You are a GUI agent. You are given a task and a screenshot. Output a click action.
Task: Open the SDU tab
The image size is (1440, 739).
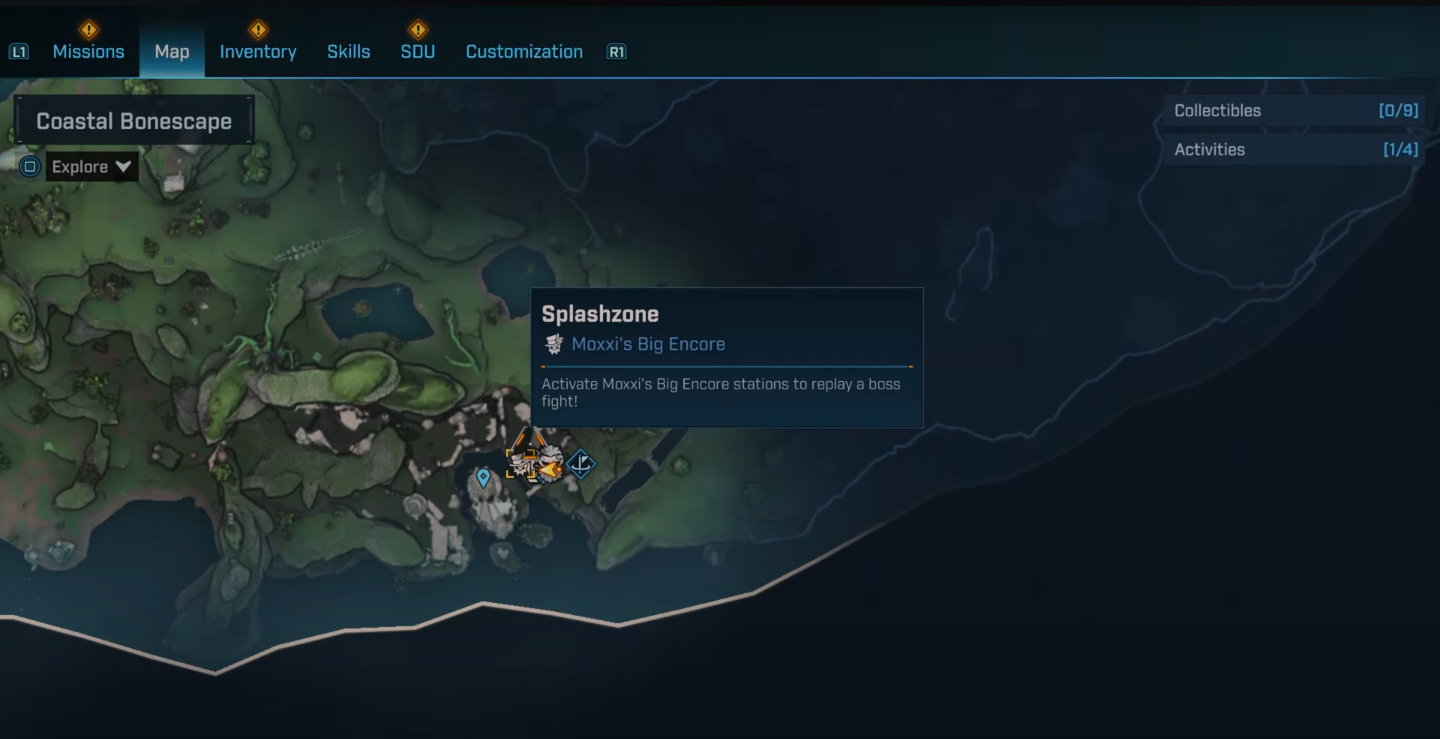(x=417, y=52)
